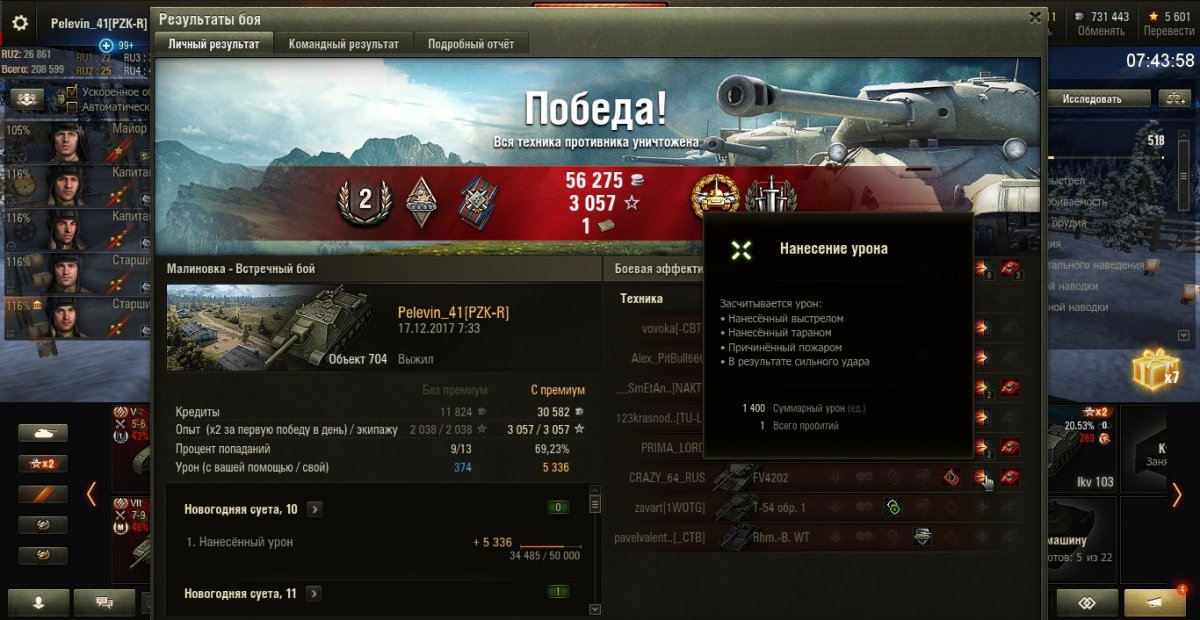Viewport: 1200px width, 620px height.
Task: Open the Подробный отчёт tab
Action: 471,44
